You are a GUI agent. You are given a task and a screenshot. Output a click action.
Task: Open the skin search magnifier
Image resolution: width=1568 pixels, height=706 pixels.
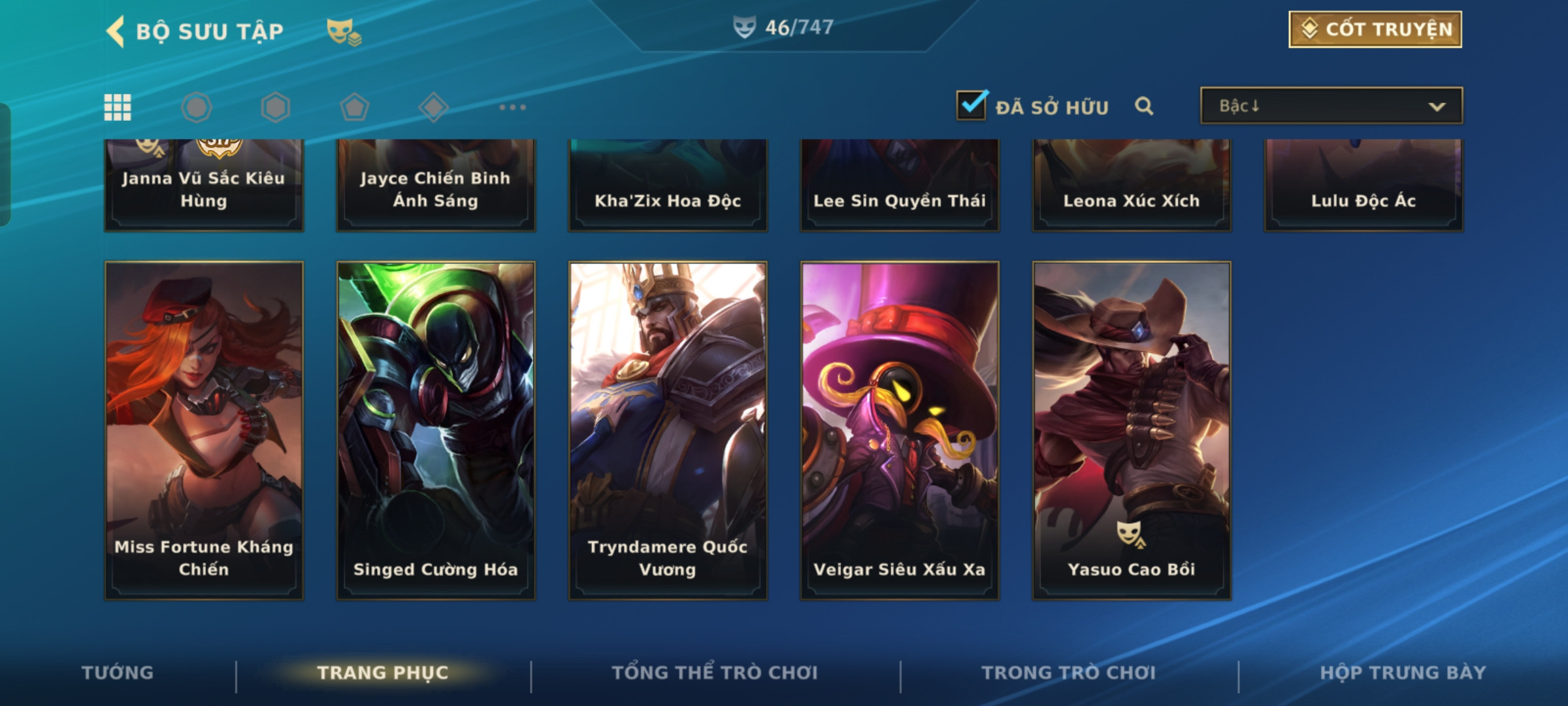[x=1144, y=106]
